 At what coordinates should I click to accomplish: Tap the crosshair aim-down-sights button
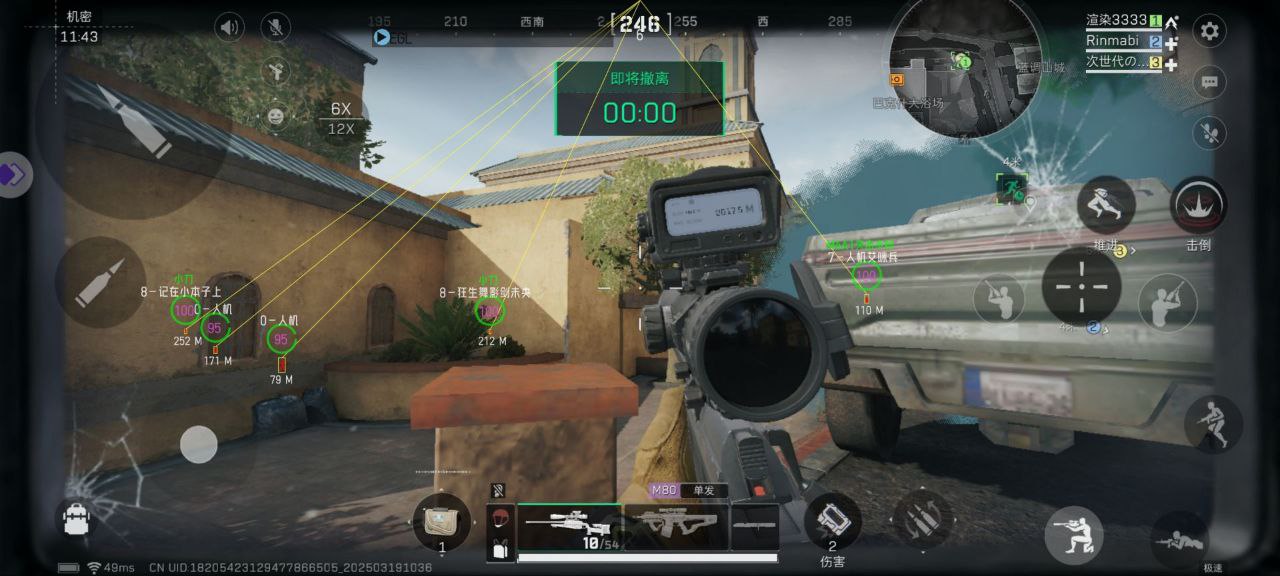[x=1081, y=286]
